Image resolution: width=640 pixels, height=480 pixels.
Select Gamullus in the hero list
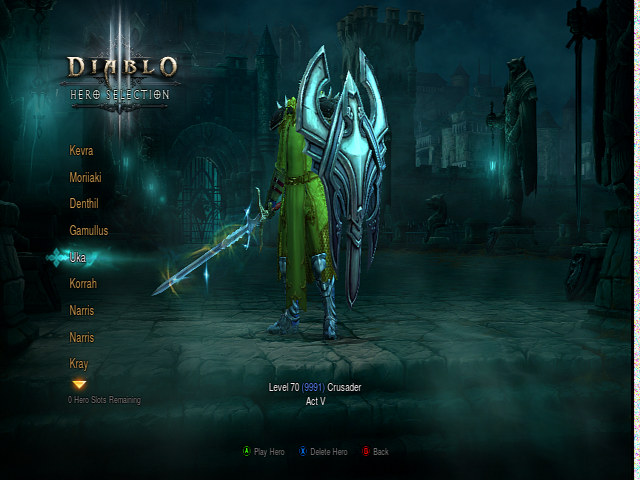89,231
